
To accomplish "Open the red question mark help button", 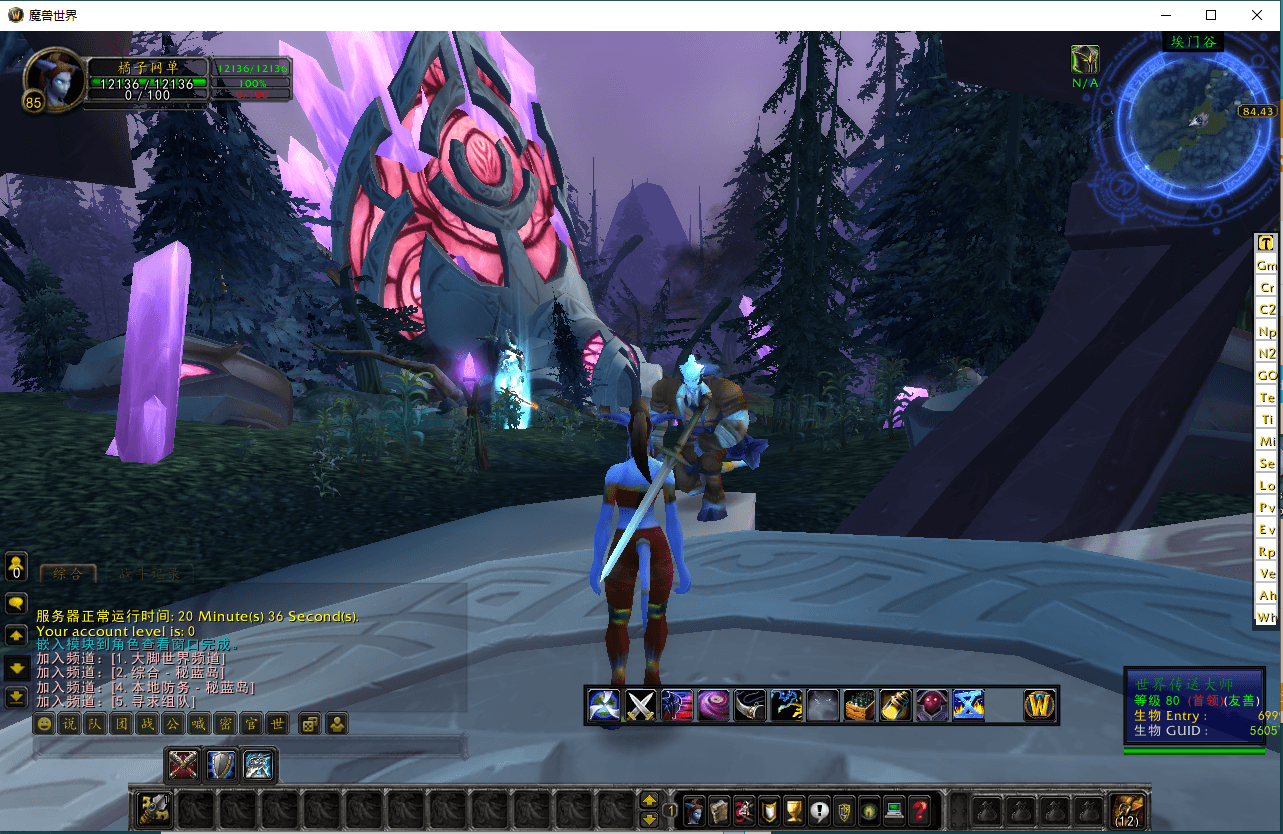I will [x=920, y=810].
